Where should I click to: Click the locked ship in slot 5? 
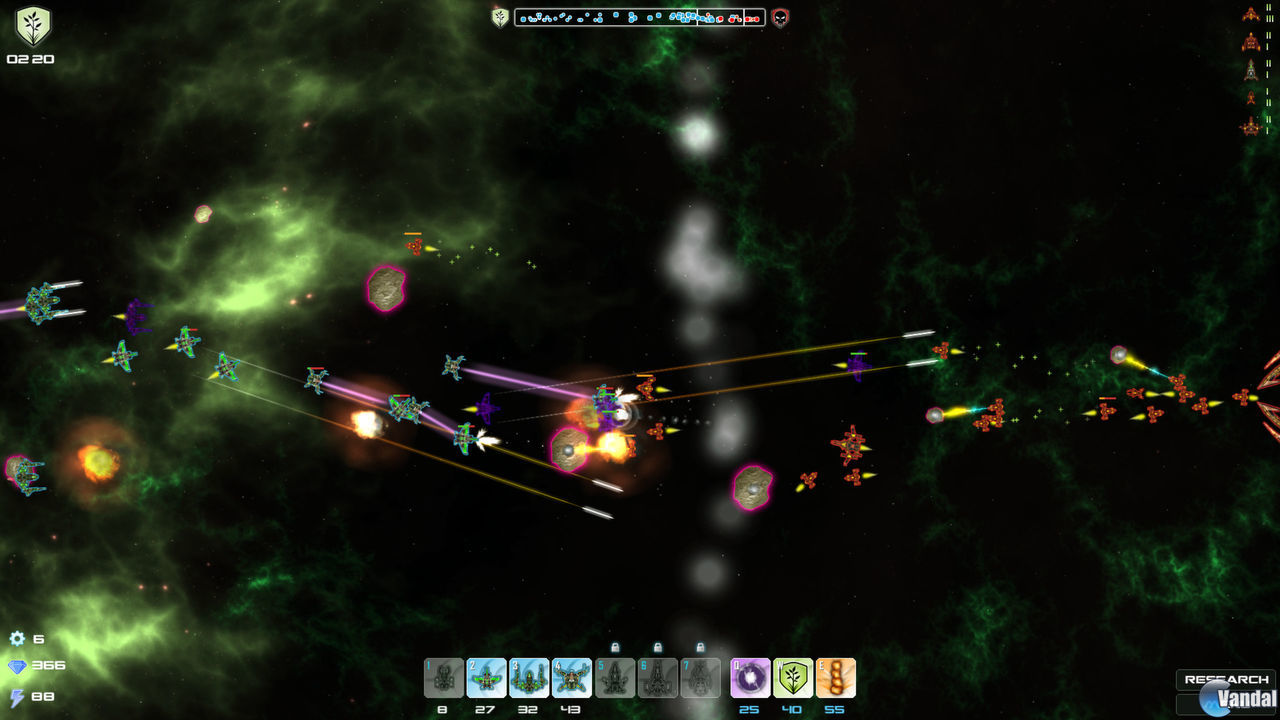[x=616, y=678]
